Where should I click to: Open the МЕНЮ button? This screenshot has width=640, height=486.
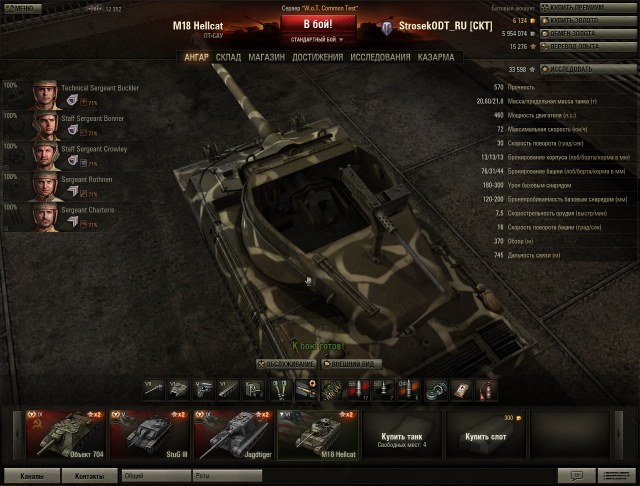pyautogui.click(x=20, y=8)
